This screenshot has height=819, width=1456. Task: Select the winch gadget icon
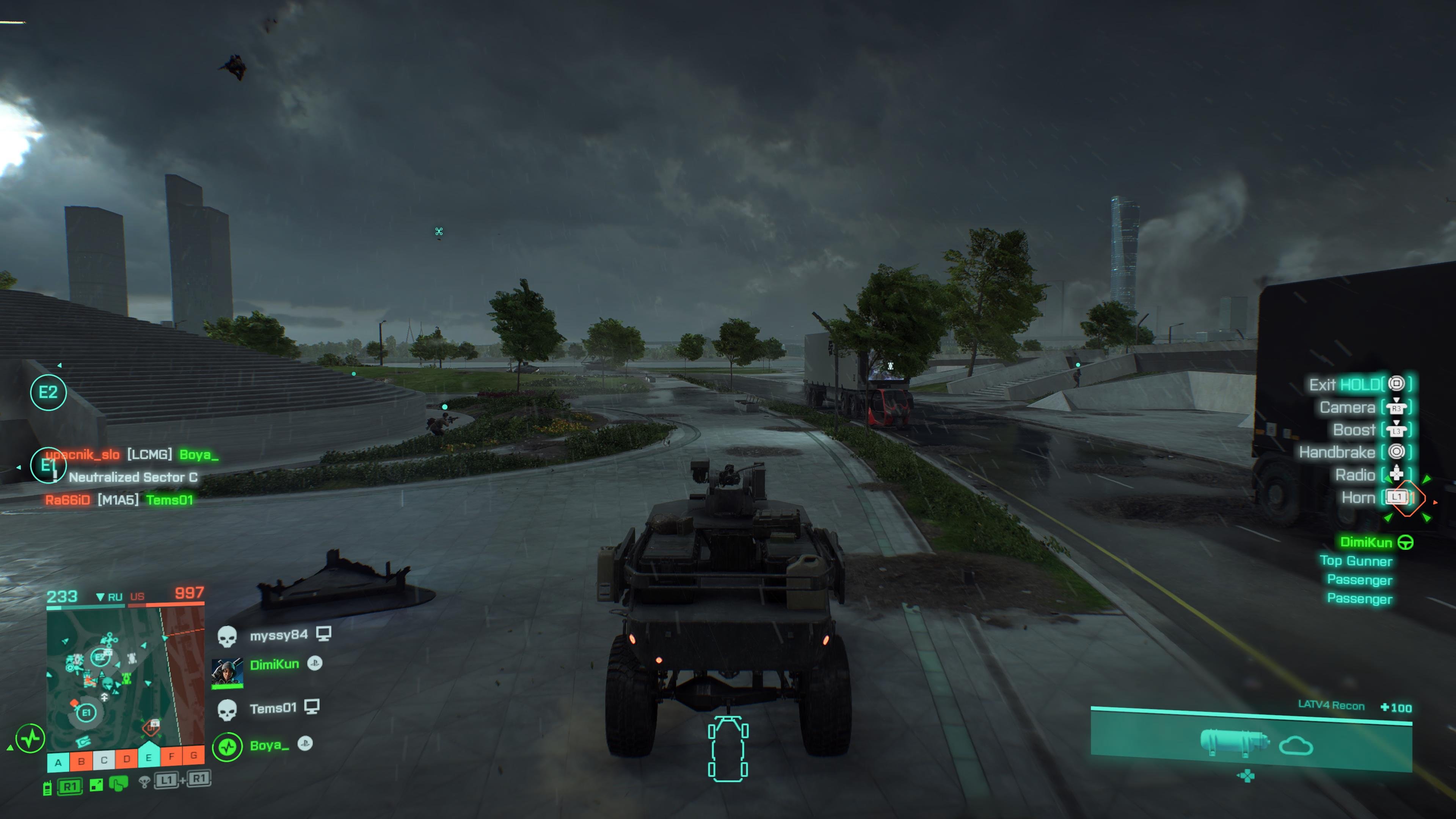click(1235, 743)
